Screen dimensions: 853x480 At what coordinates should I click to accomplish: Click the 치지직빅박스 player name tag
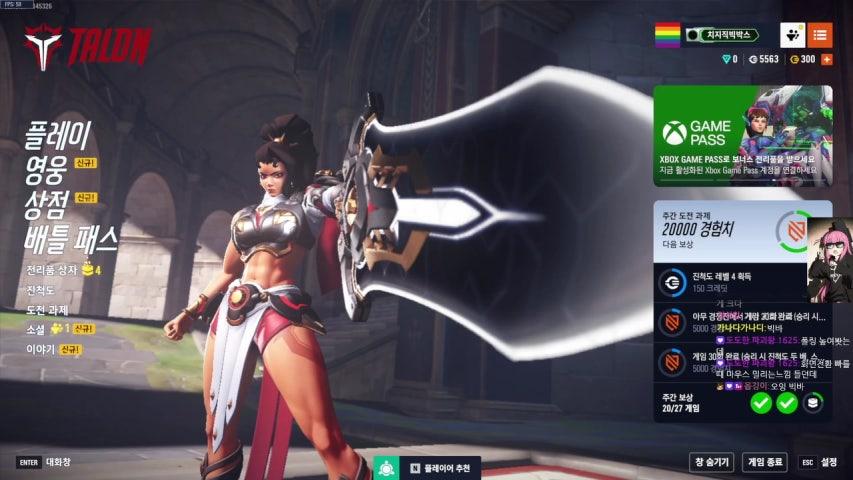(x=725, y=34)
